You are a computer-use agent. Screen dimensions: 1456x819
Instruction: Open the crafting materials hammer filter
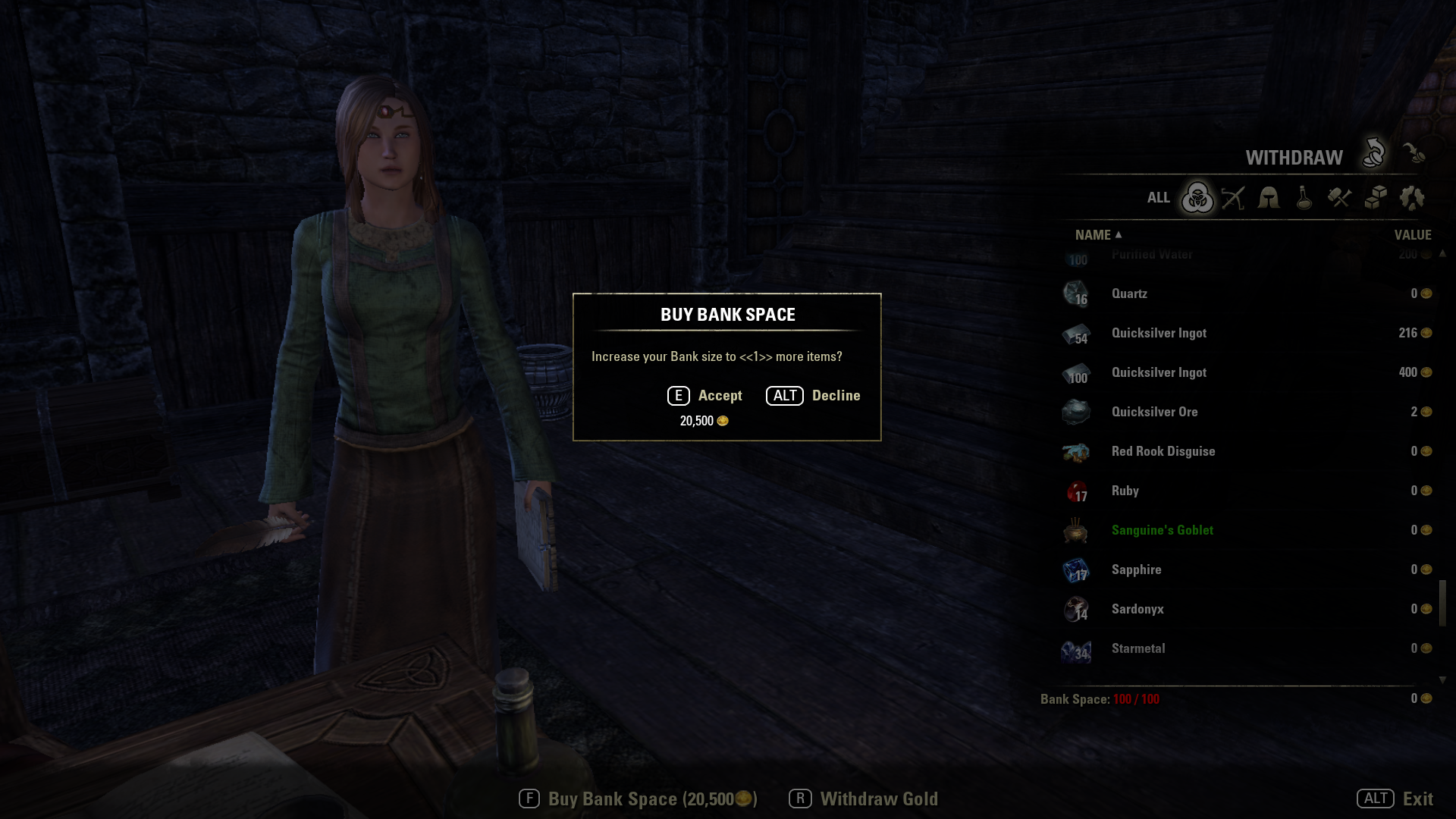coord(1340,198)
